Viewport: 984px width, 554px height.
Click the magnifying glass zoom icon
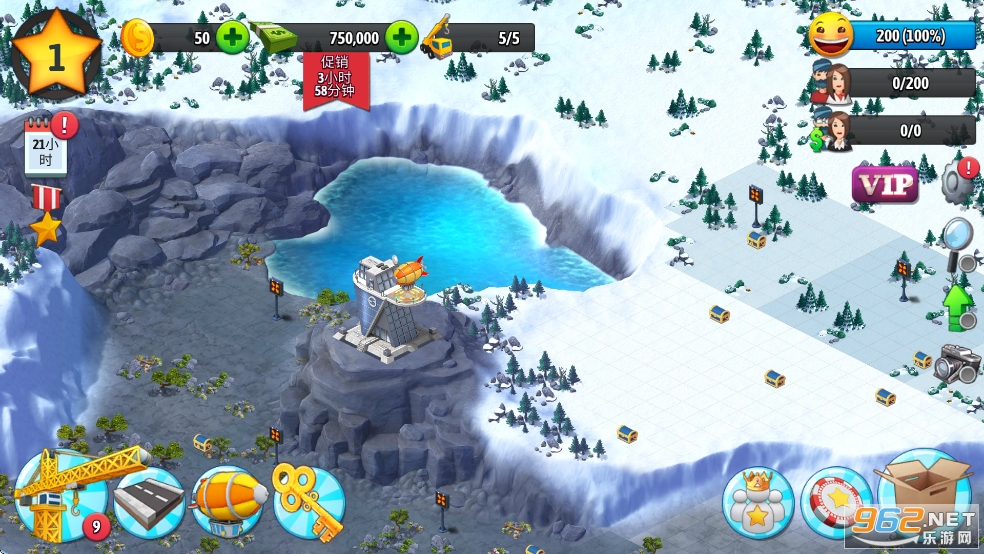pyautogui.click(x=957, y=242)
